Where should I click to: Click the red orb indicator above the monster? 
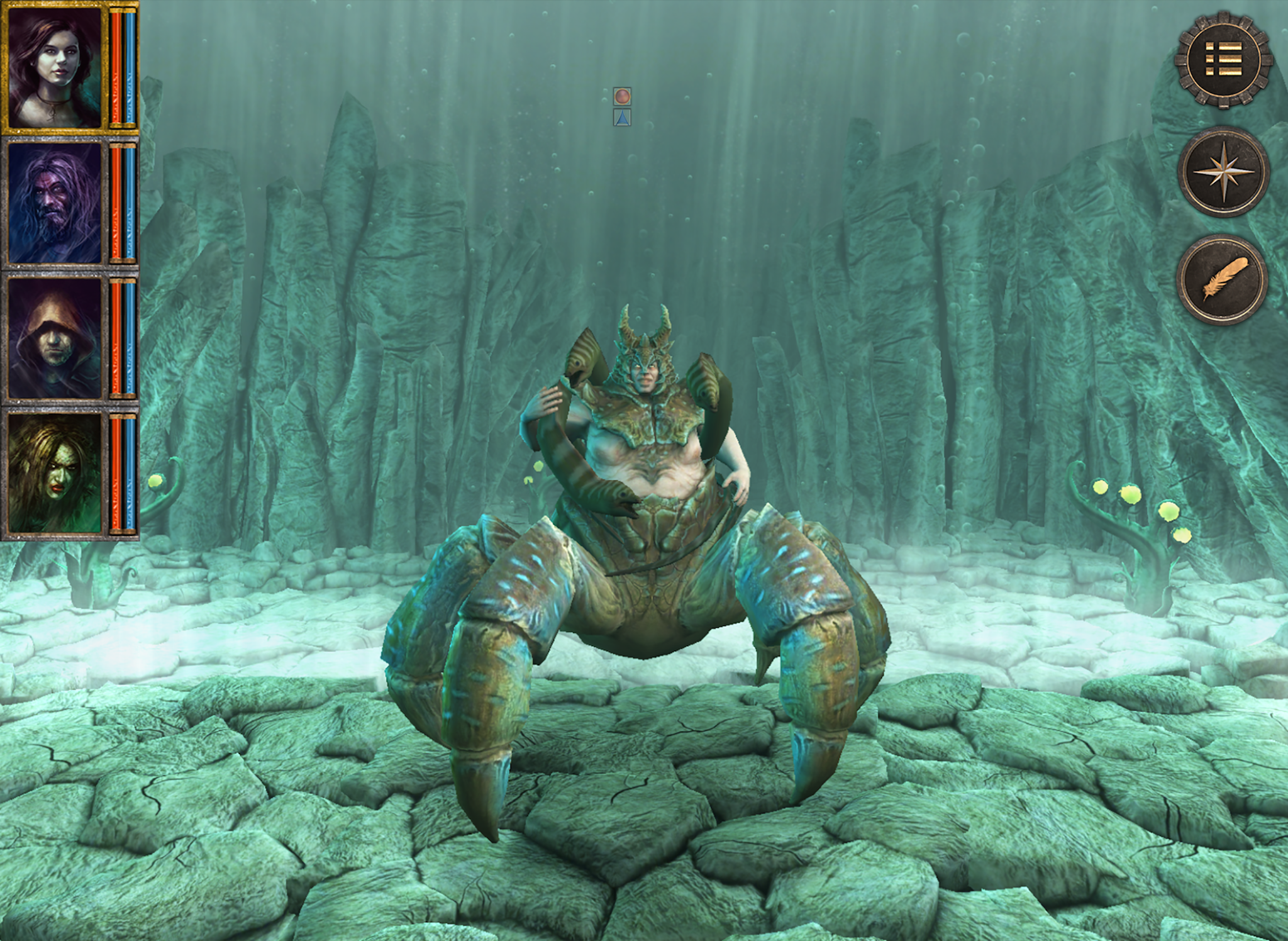(623, 96)
